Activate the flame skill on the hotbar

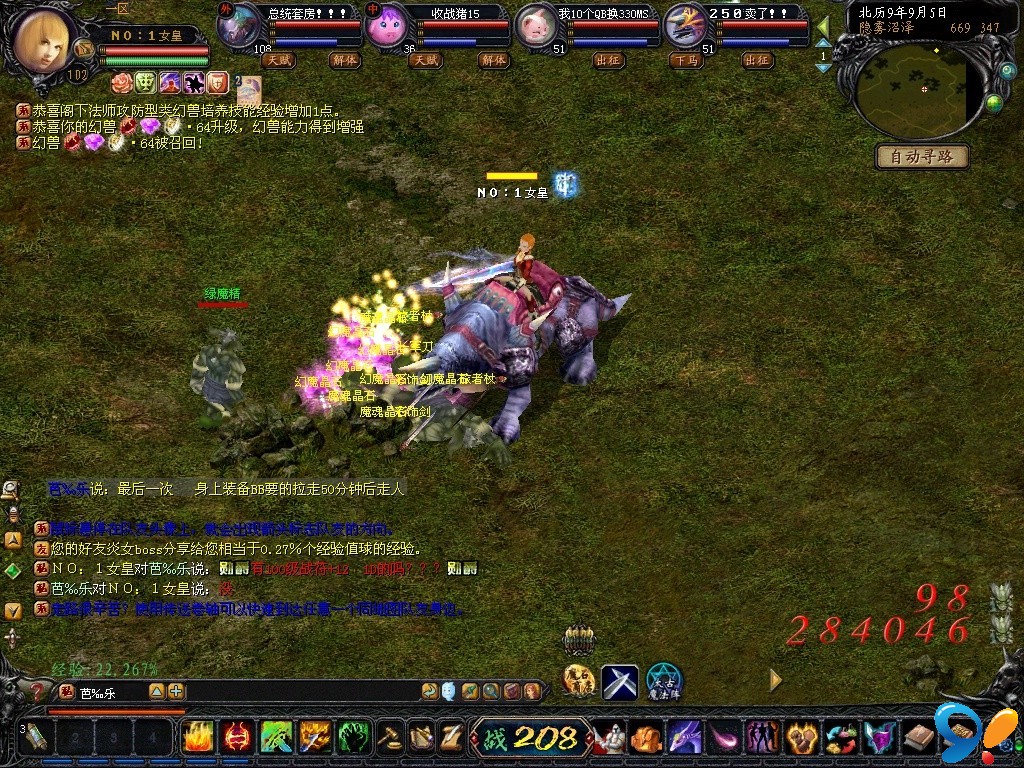(198, 737)
